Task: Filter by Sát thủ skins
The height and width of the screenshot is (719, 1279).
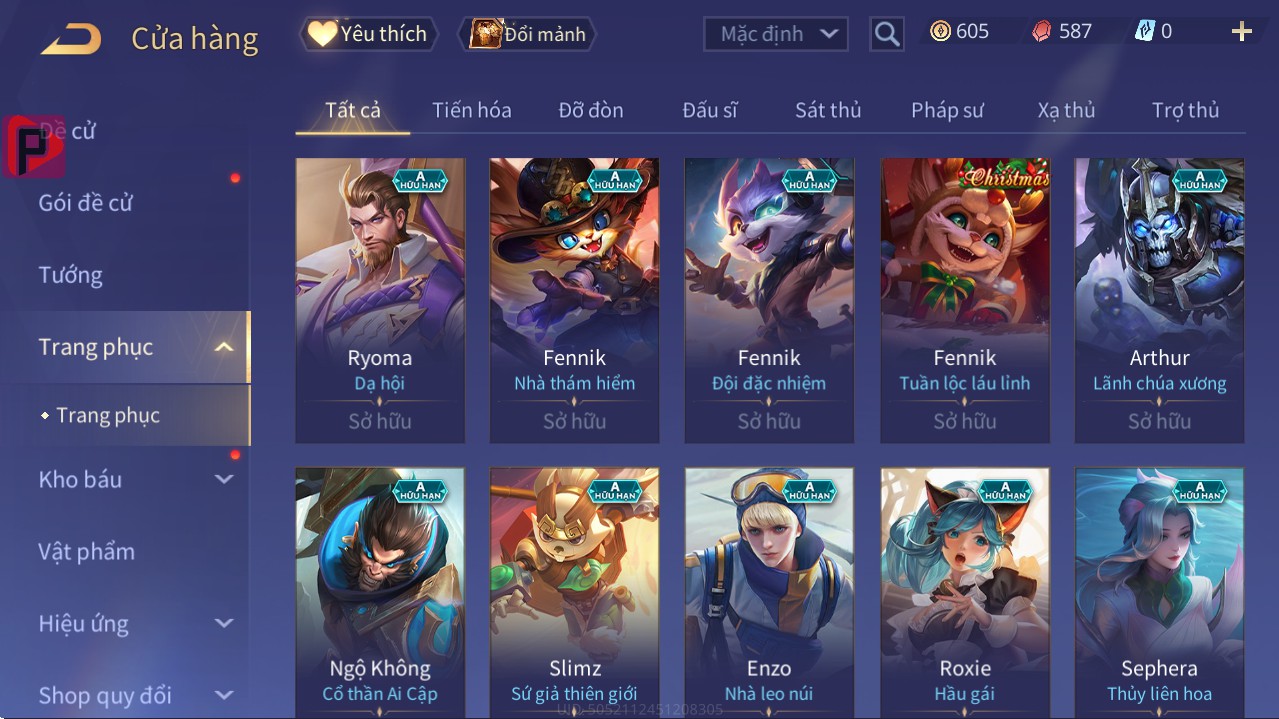Action: pyautogui.click(x=828, y=110)
